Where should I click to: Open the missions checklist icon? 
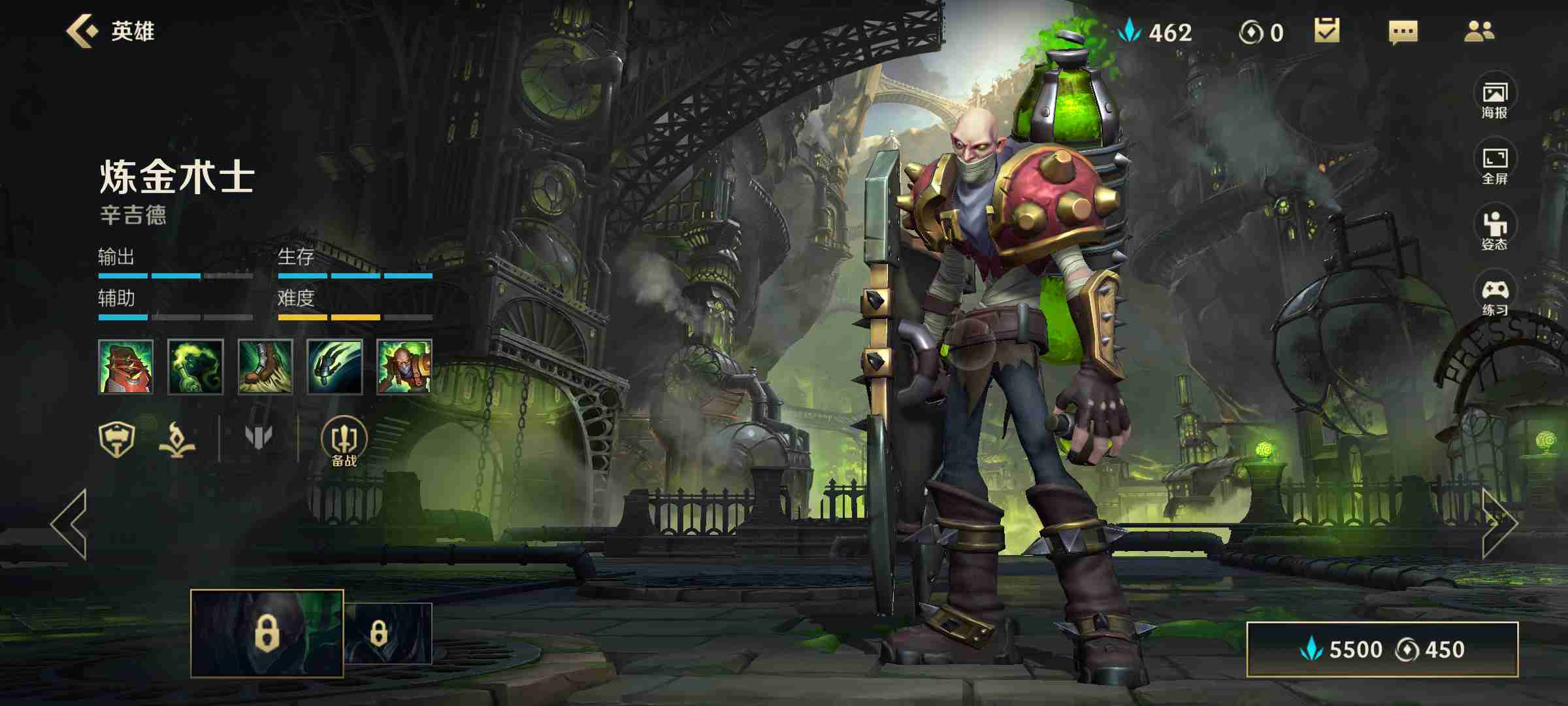(1327, 31)
